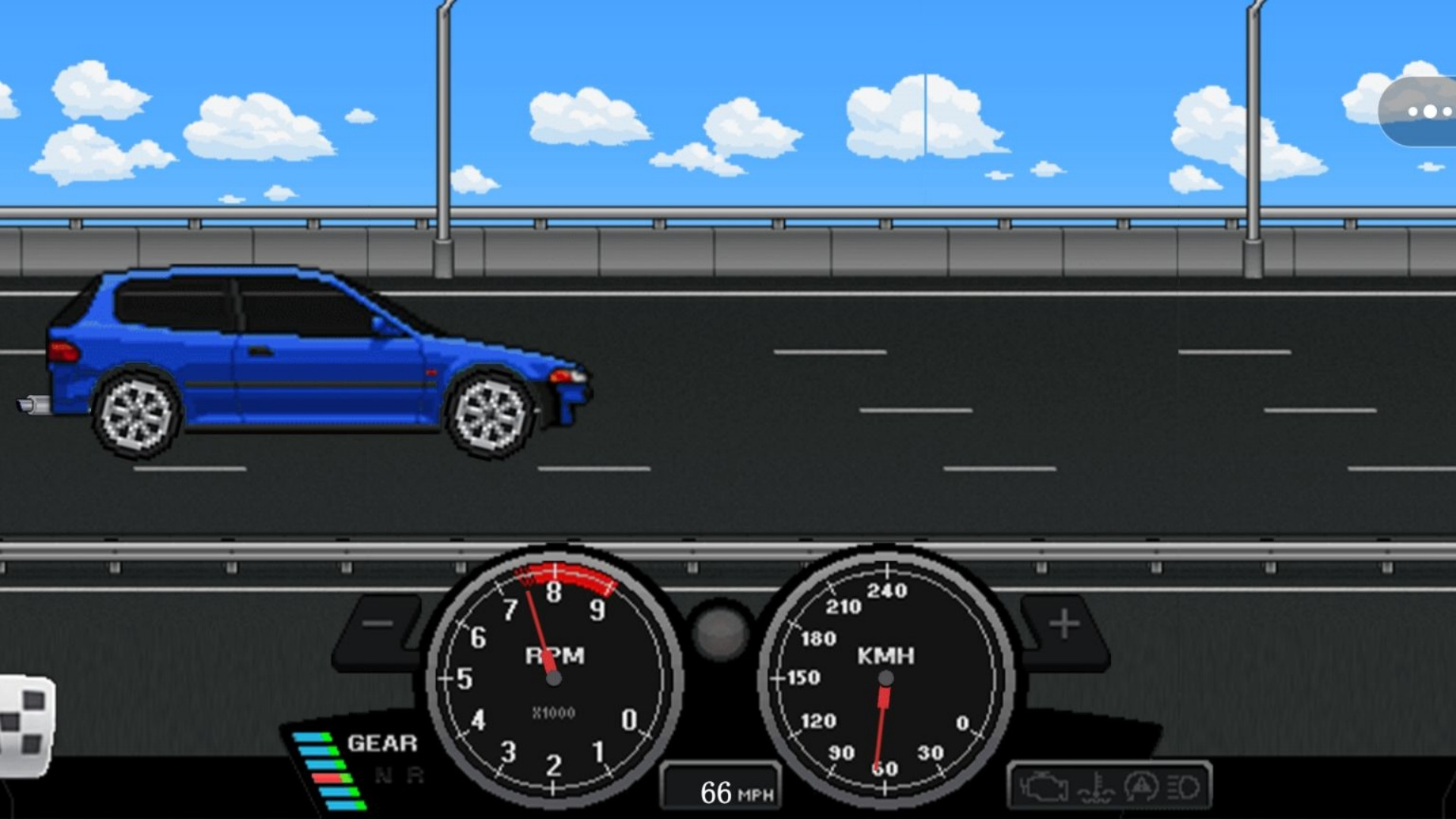Tap the coolant temperature warning icon
1456x819 pixels.
pyautogui.click(x=1097, y=789)
